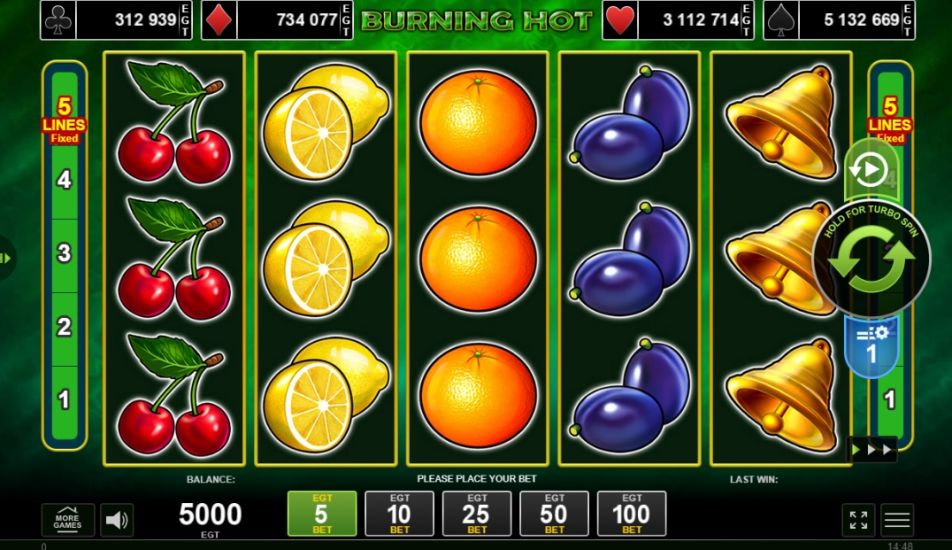Pick the 50 EGT bet
952x550 pixels.
click(x=554, y=513)
